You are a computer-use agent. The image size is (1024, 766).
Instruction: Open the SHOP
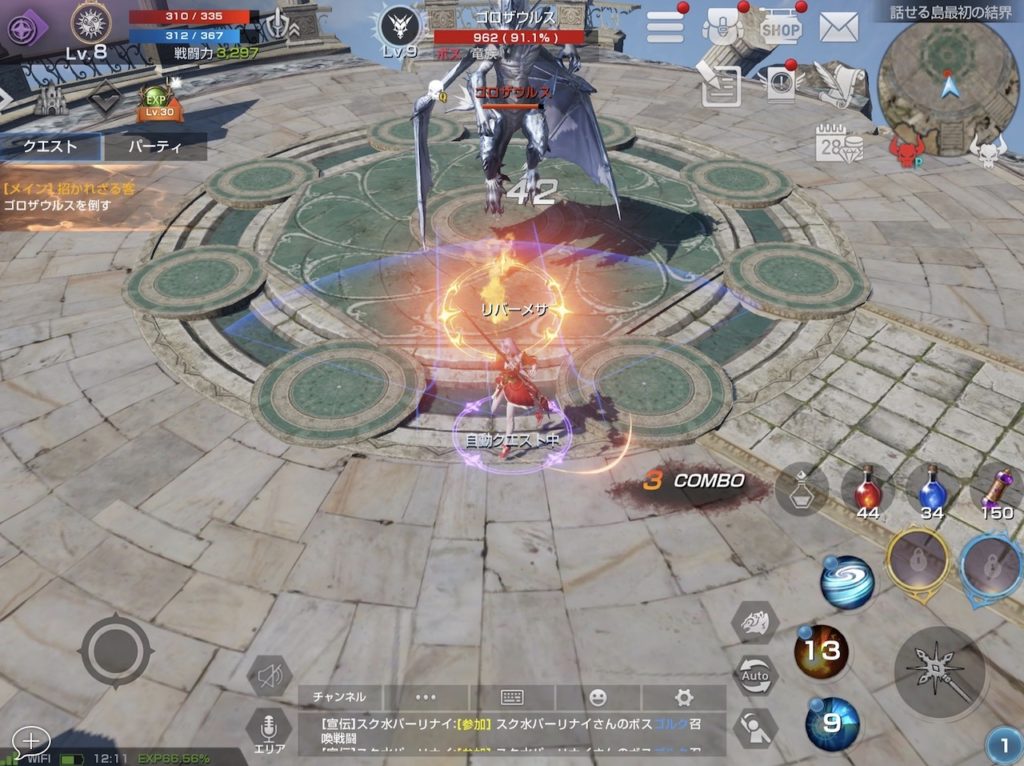(x=780, y=28)
